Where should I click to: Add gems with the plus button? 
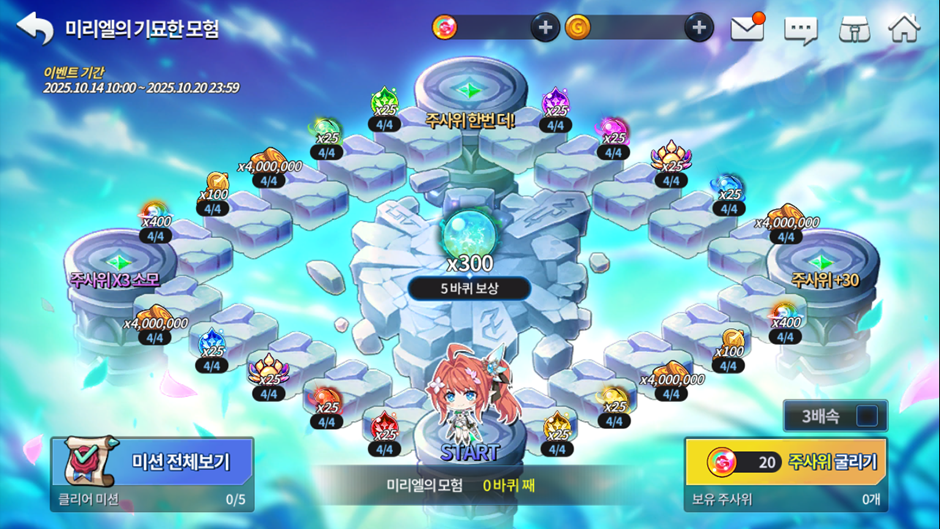[x=544, y=28]
